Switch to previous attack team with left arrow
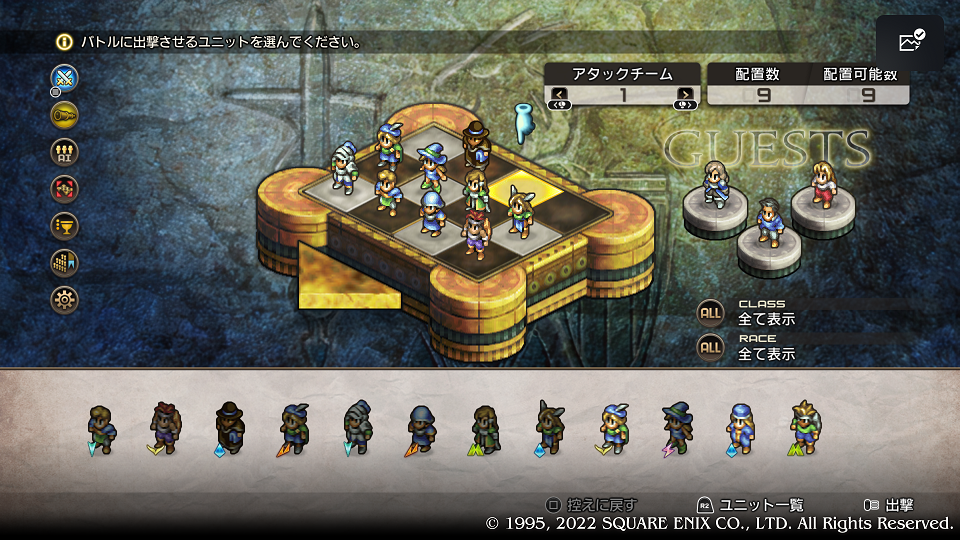Viewport: 960px width, 540px height. 558,95
